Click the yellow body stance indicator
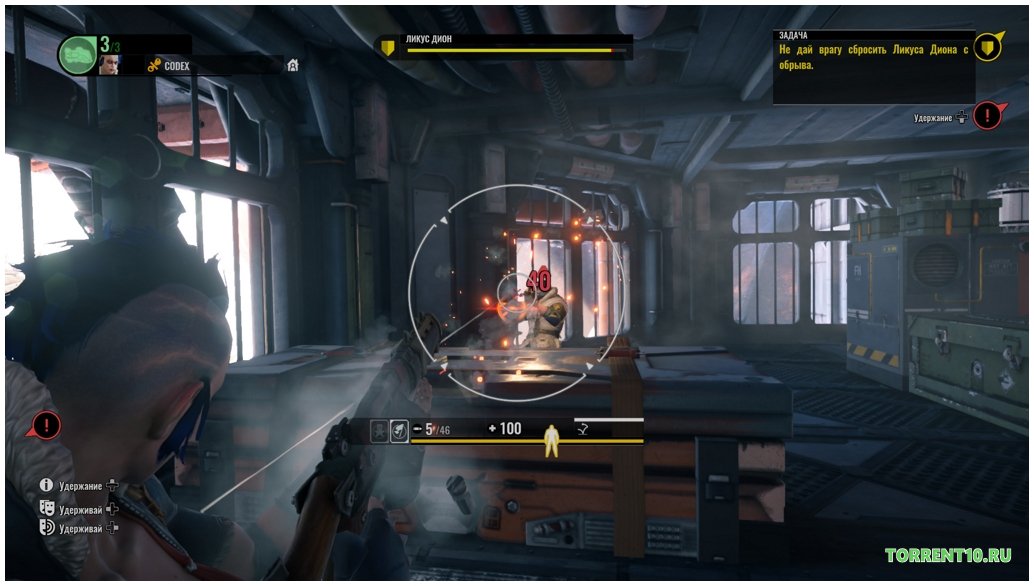The width and height of the screenshot is (1034, 586). tap(550, 441)
